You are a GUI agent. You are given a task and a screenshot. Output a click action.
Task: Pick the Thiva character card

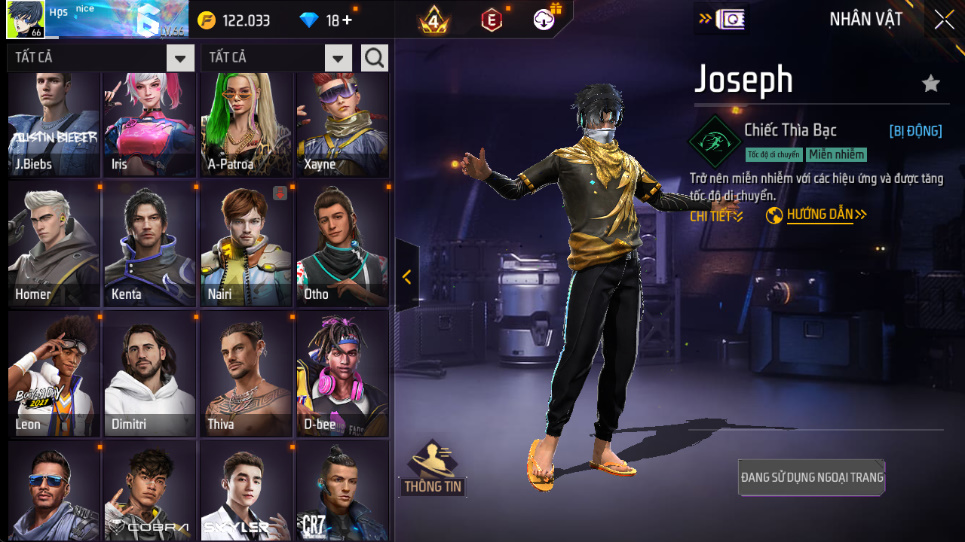click(245, 374)
